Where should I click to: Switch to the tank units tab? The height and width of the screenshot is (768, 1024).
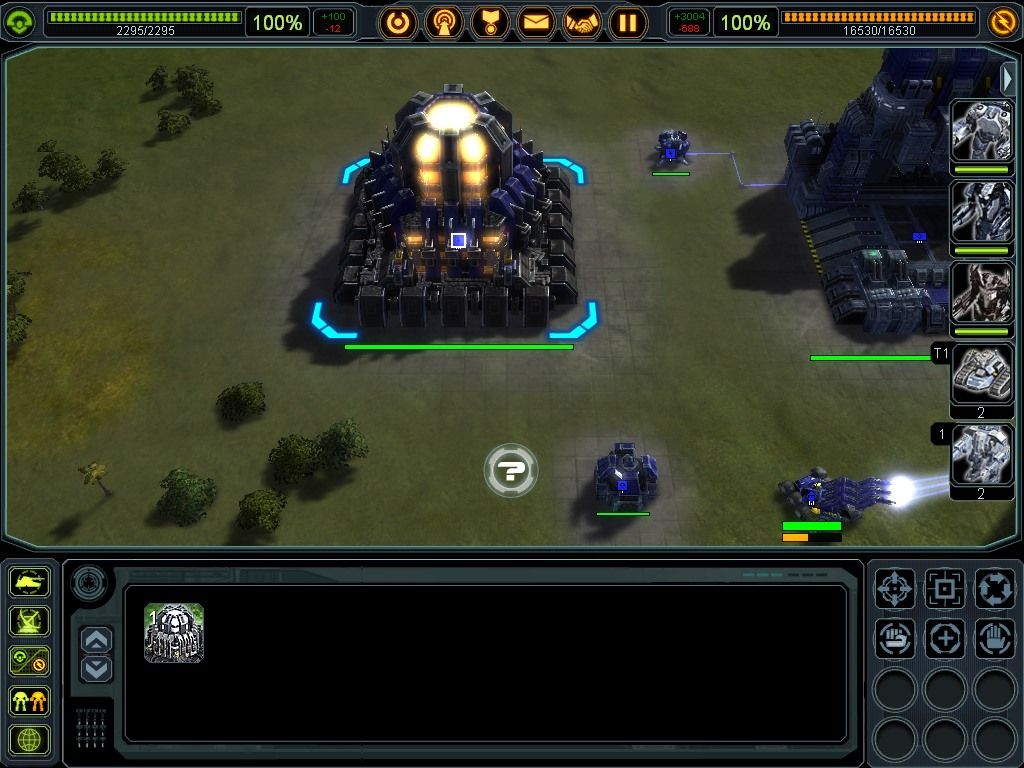[x=30, y=582]
